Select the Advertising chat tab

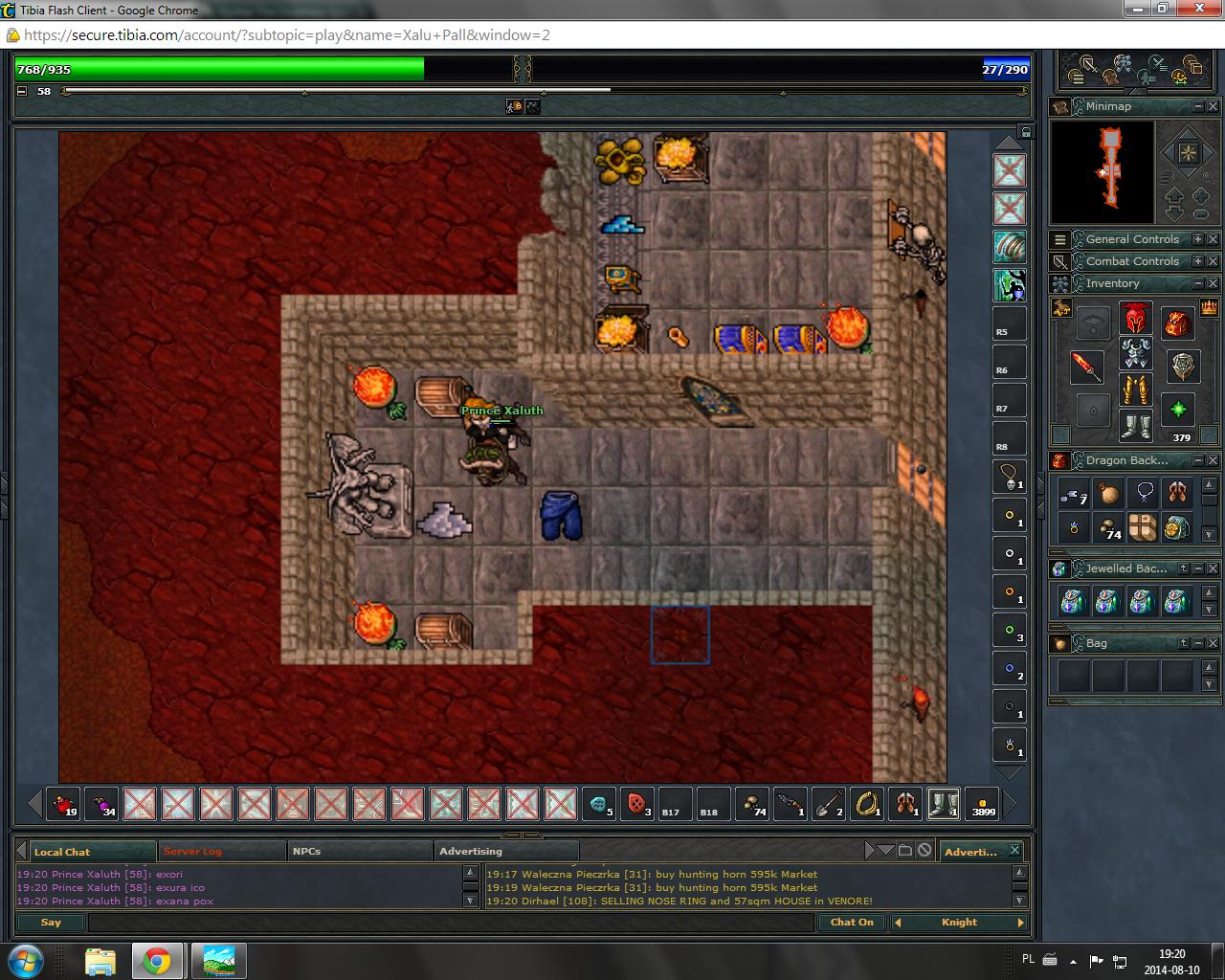(x=471, y=851)
